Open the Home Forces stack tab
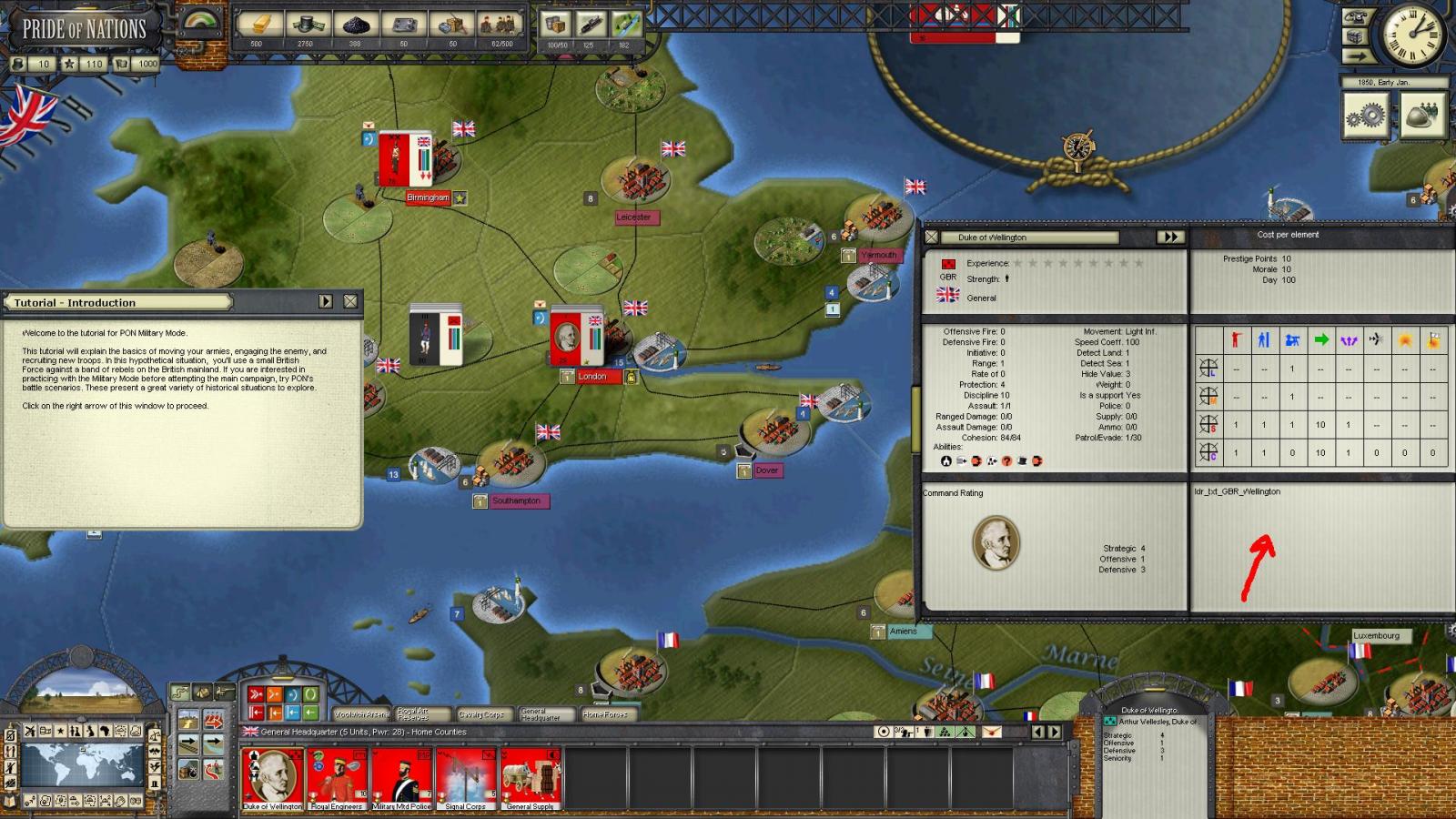The image size is (1456, 819). click(x=606, y=714)
